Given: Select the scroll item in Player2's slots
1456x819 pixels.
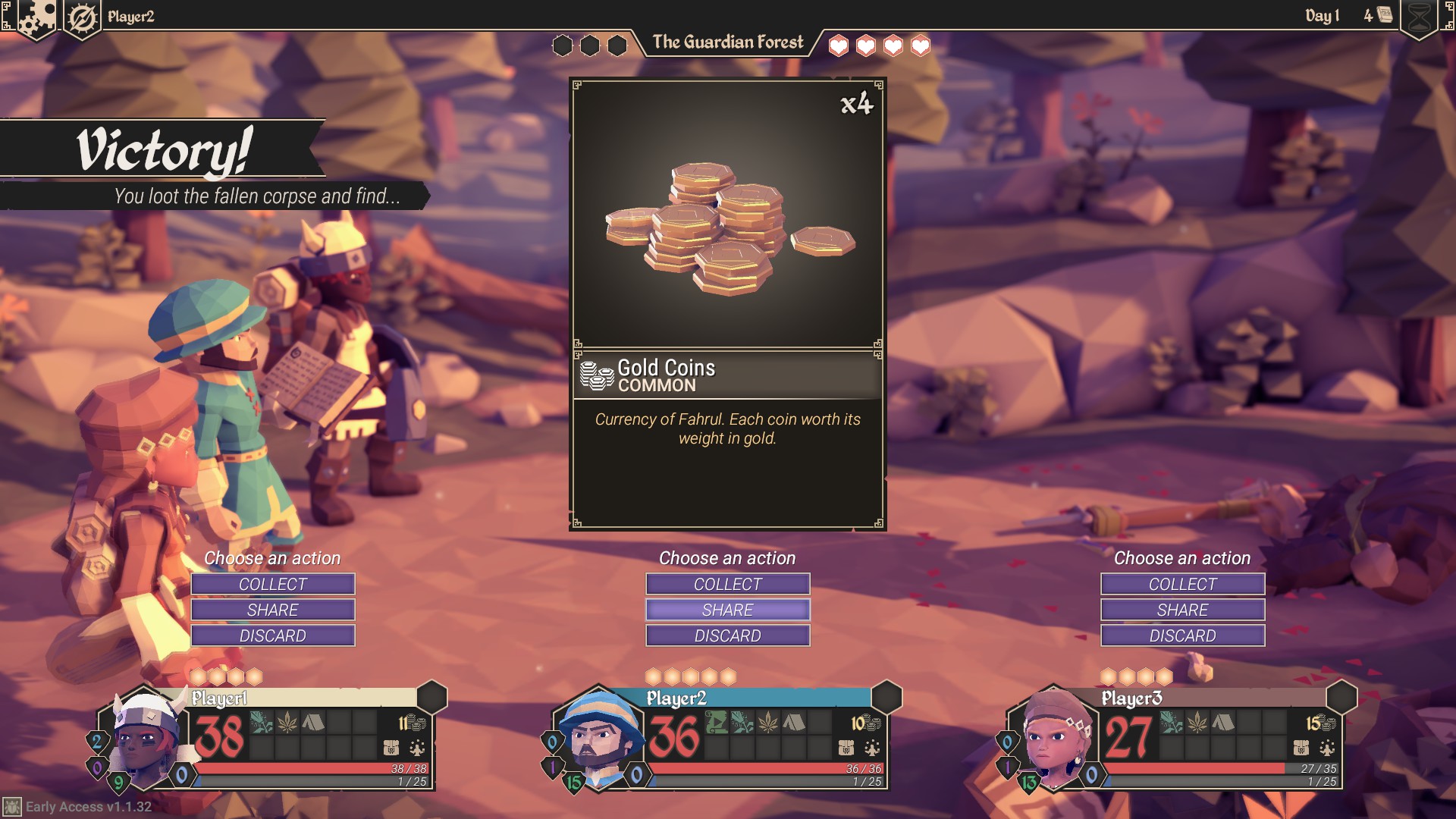Looking at the screenshot, I should point(717,722).
